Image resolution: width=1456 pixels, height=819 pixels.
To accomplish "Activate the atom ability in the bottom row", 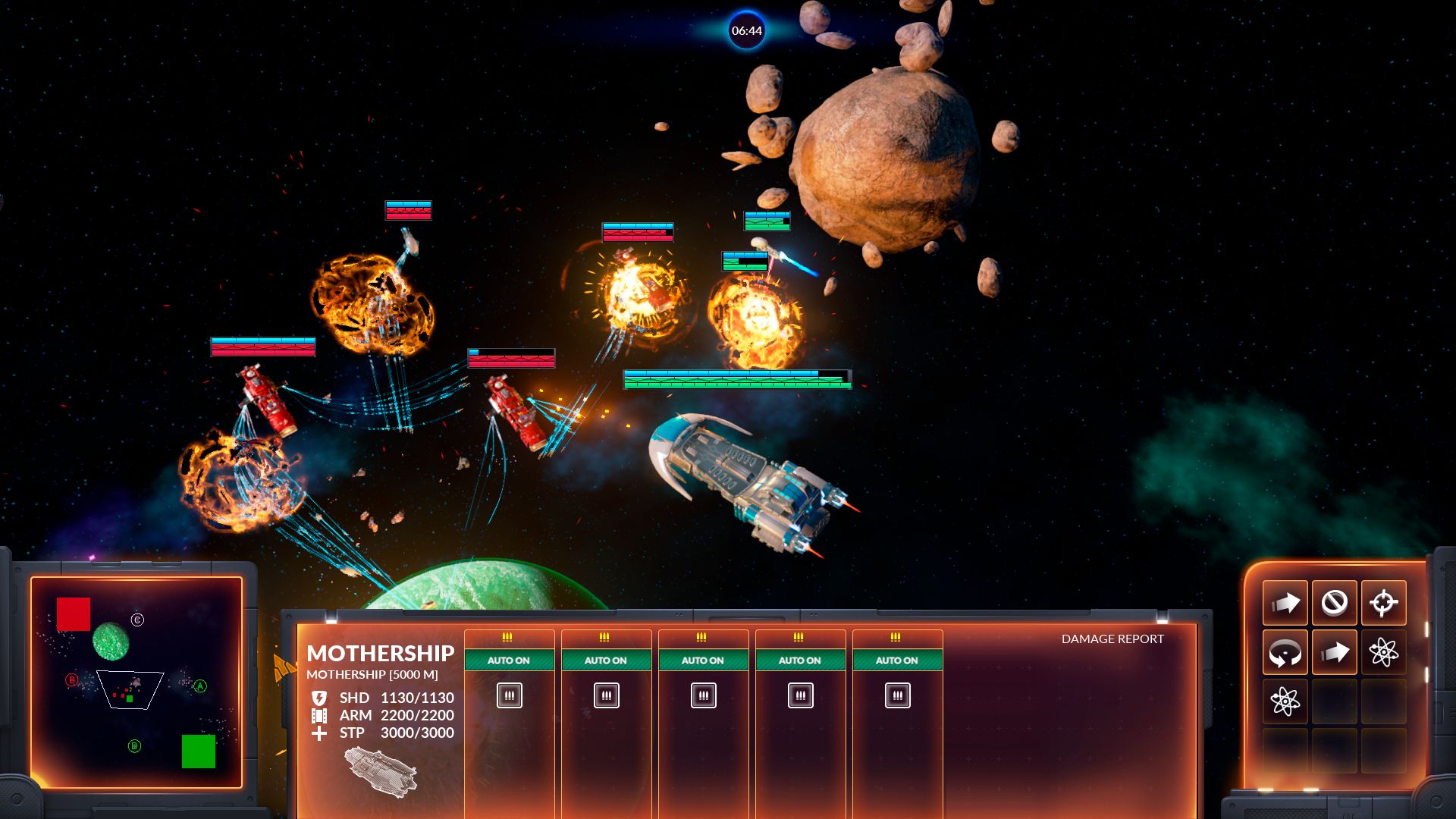I will 1285,702.
